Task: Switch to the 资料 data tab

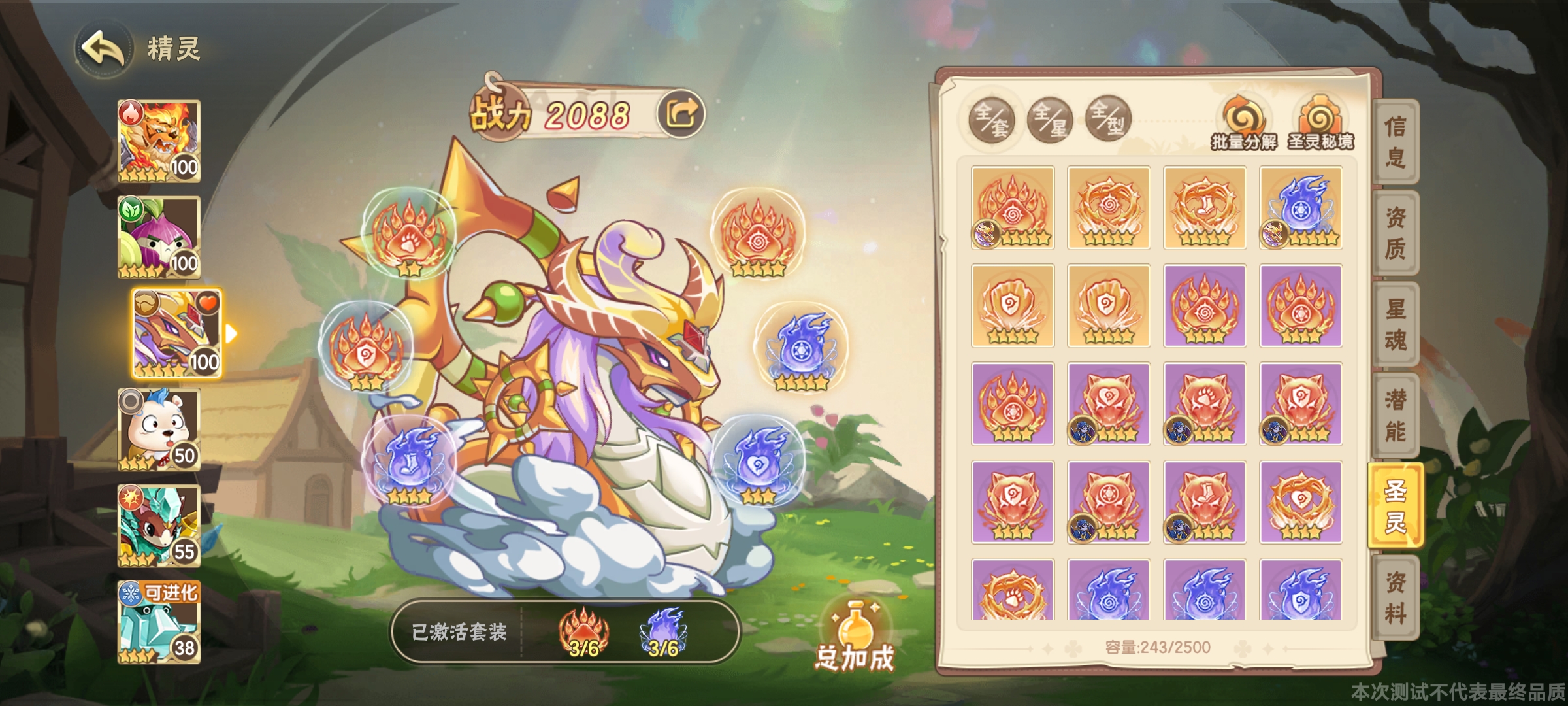Action: [x=1395, y=597]
